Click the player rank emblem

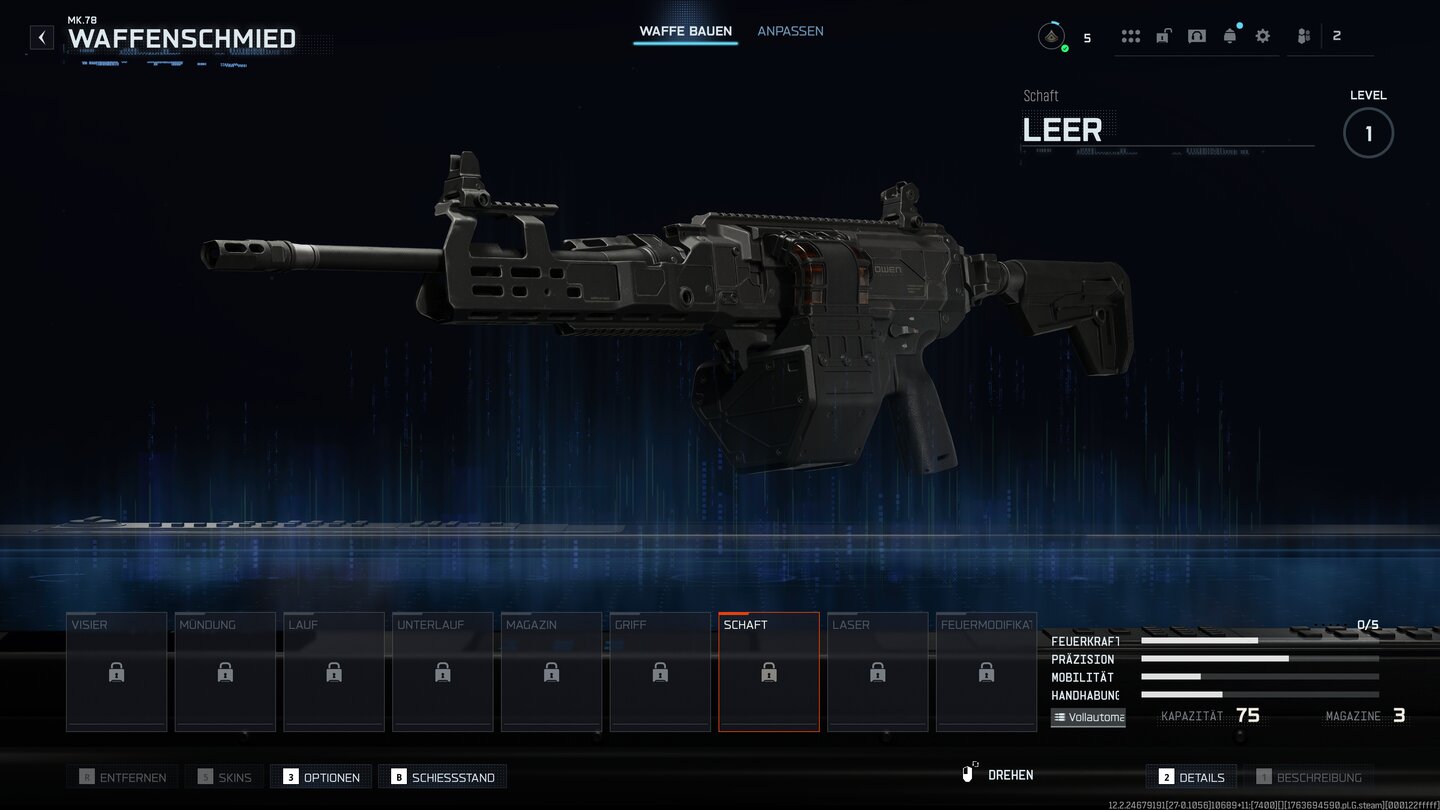click(x=1051, y=37)
